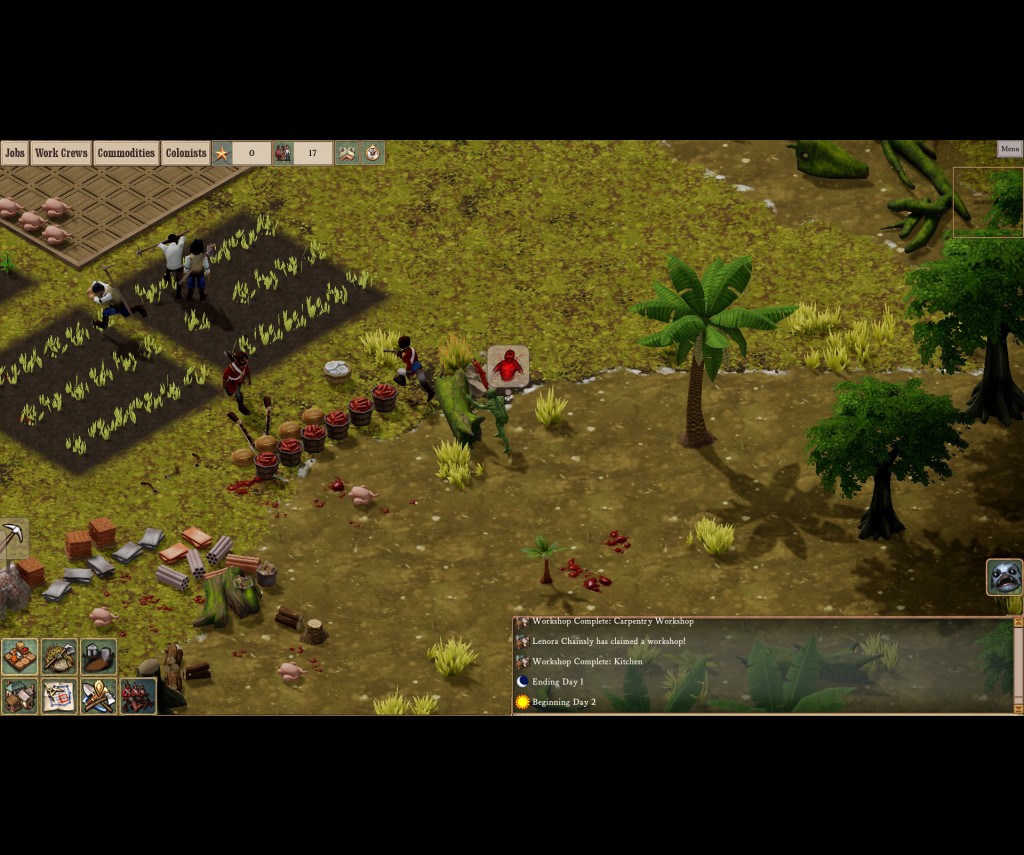Open the game Menu
The height and width of the screenshot is (855, 1024).
(1009, 149)
